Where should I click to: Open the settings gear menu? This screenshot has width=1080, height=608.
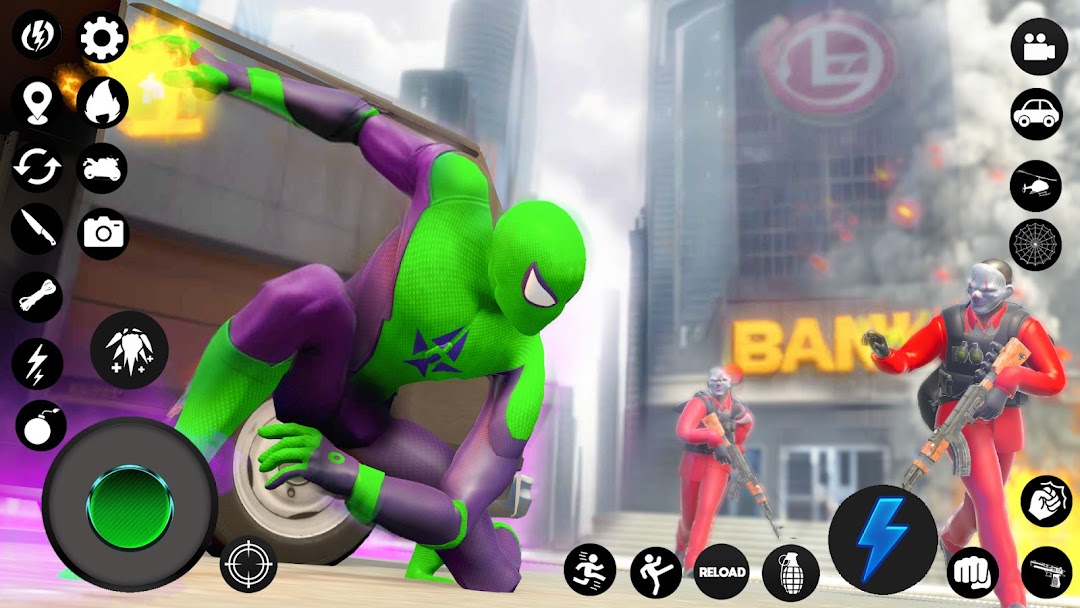pos(103,37)
